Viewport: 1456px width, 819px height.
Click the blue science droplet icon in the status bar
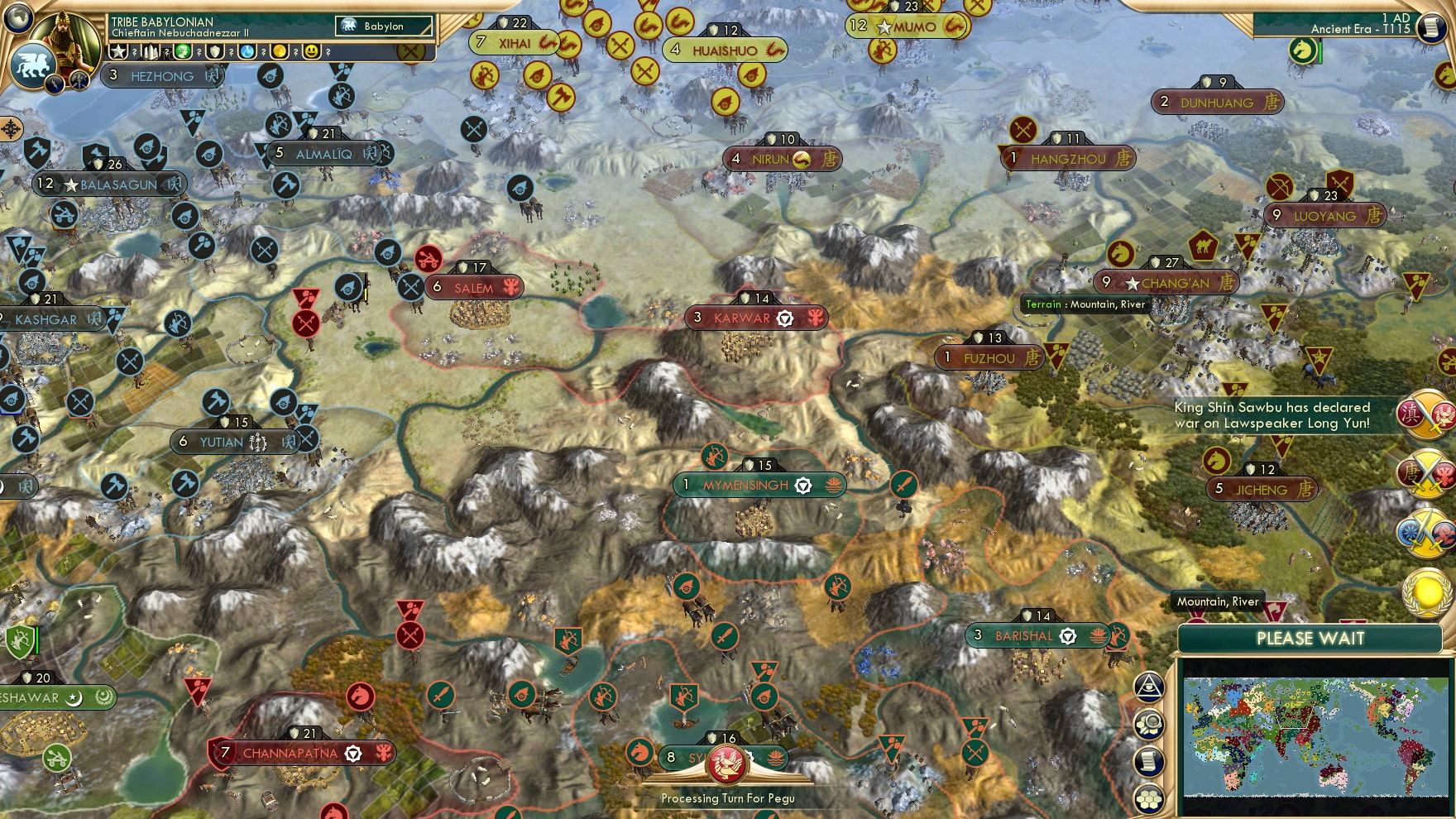(x=247, y=51)
